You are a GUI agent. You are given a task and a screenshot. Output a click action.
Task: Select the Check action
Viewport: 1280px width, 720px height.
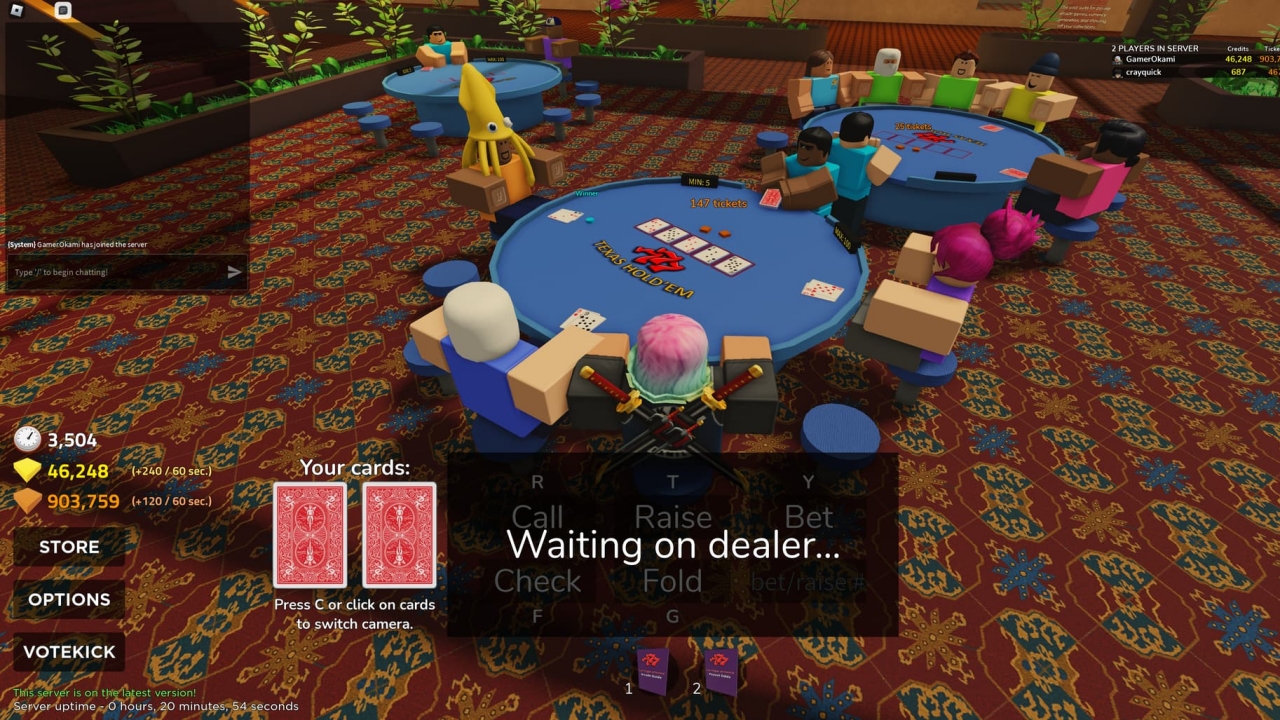click(x=538, y=581)
